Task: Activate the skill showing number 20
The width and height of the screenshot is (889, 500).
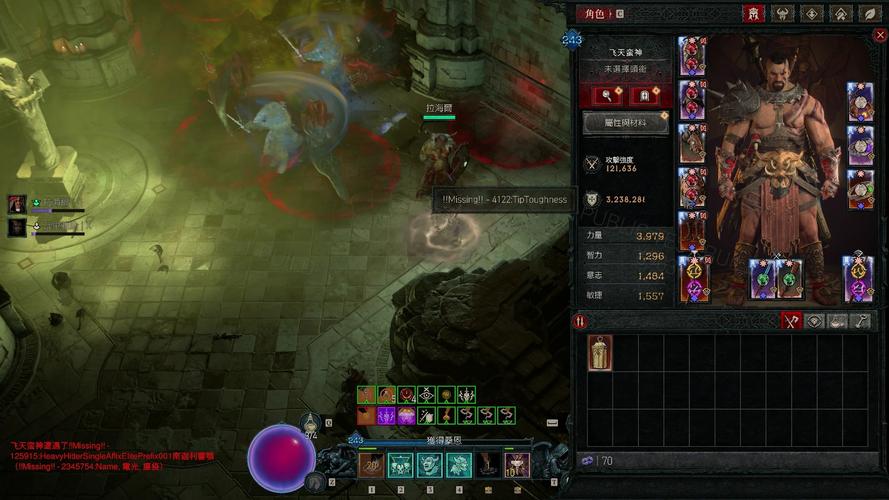Action: 372,464
